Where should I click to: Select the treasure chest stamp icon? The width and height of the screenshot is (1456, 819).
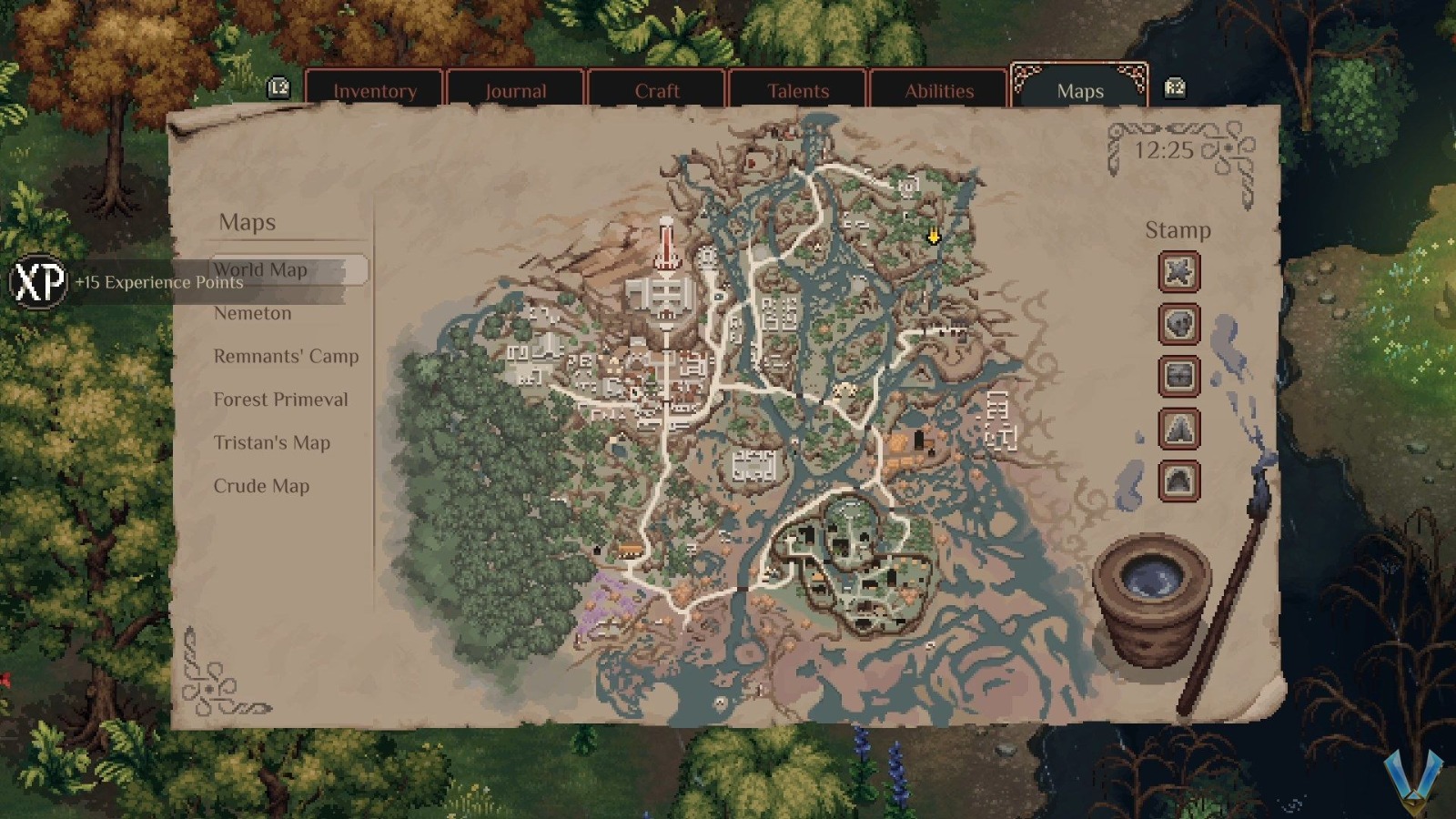pos(1178,377)
